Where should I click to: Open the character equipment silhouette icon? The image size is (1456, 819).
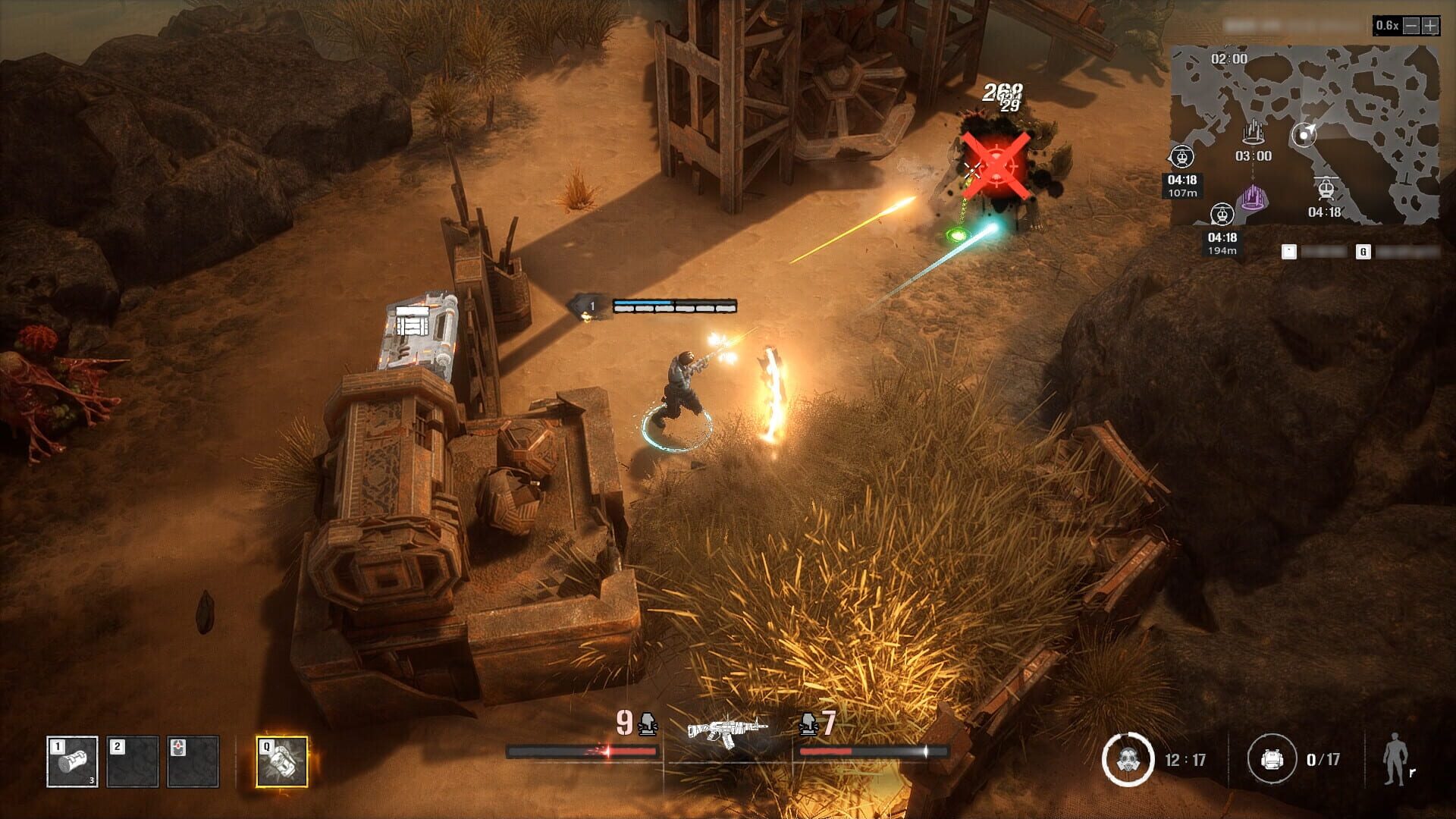click(1395, 758)
